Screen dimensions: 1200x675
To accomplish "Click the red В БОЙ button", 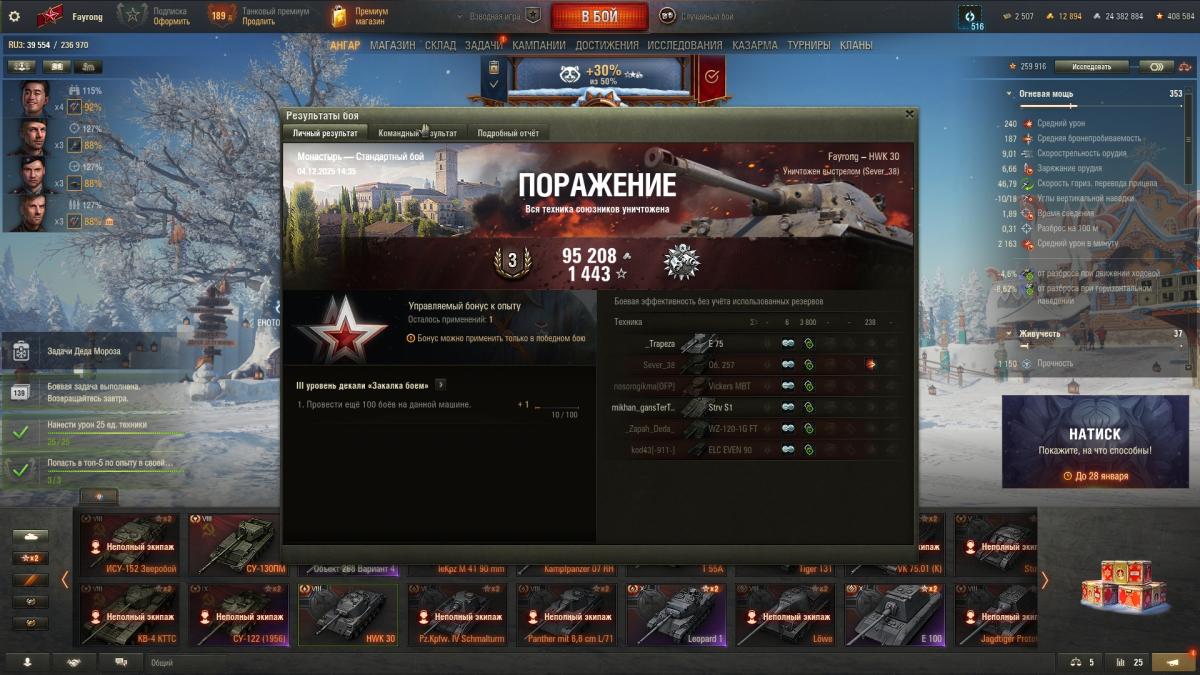I will pyautogui.click(x=600, y=16).
